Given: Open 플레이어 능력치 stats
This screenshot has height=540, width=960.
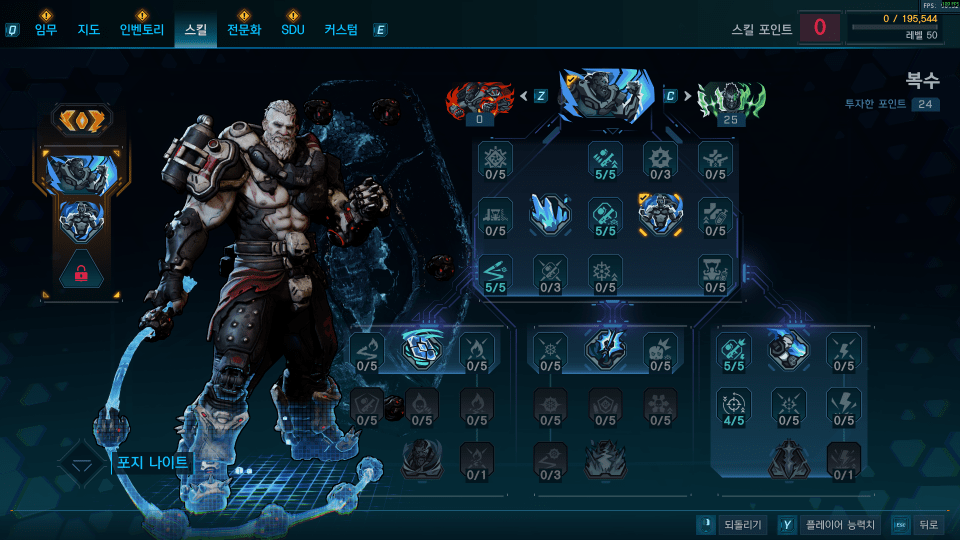Looking at the screenshot, I should click(x=829, y=524).
